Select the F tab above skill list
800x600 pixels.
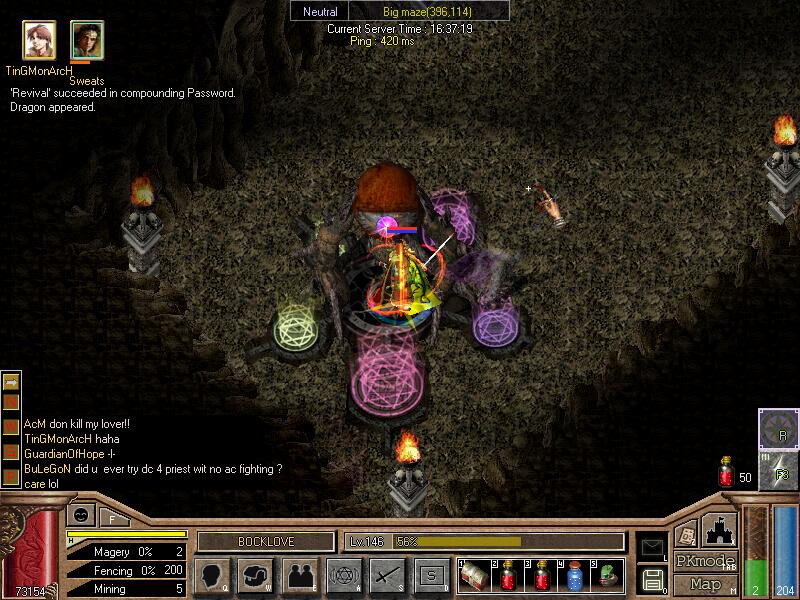[111, 519]
